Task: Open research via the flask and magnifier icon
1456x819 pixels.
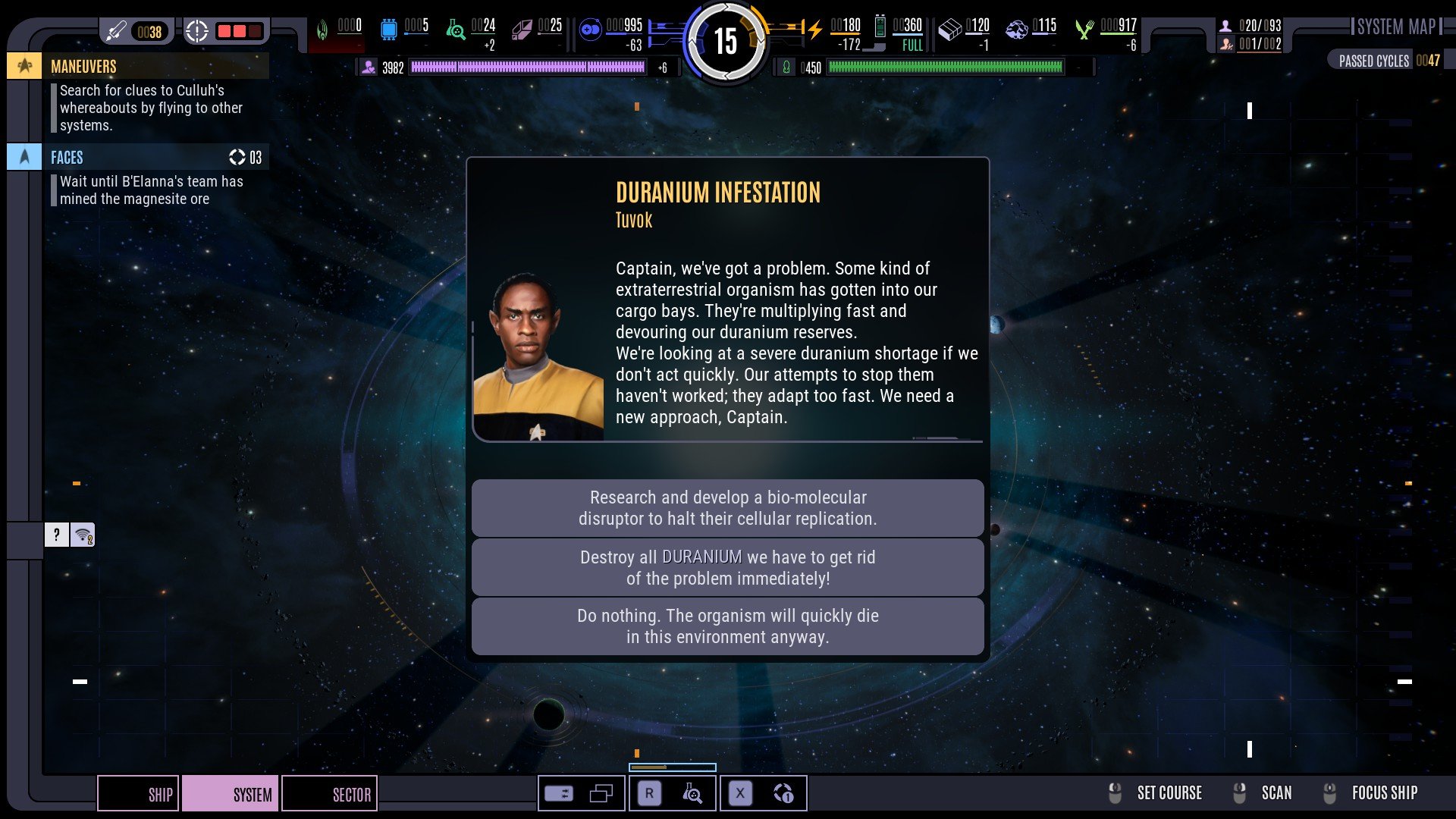Action: tap(692, 794)
